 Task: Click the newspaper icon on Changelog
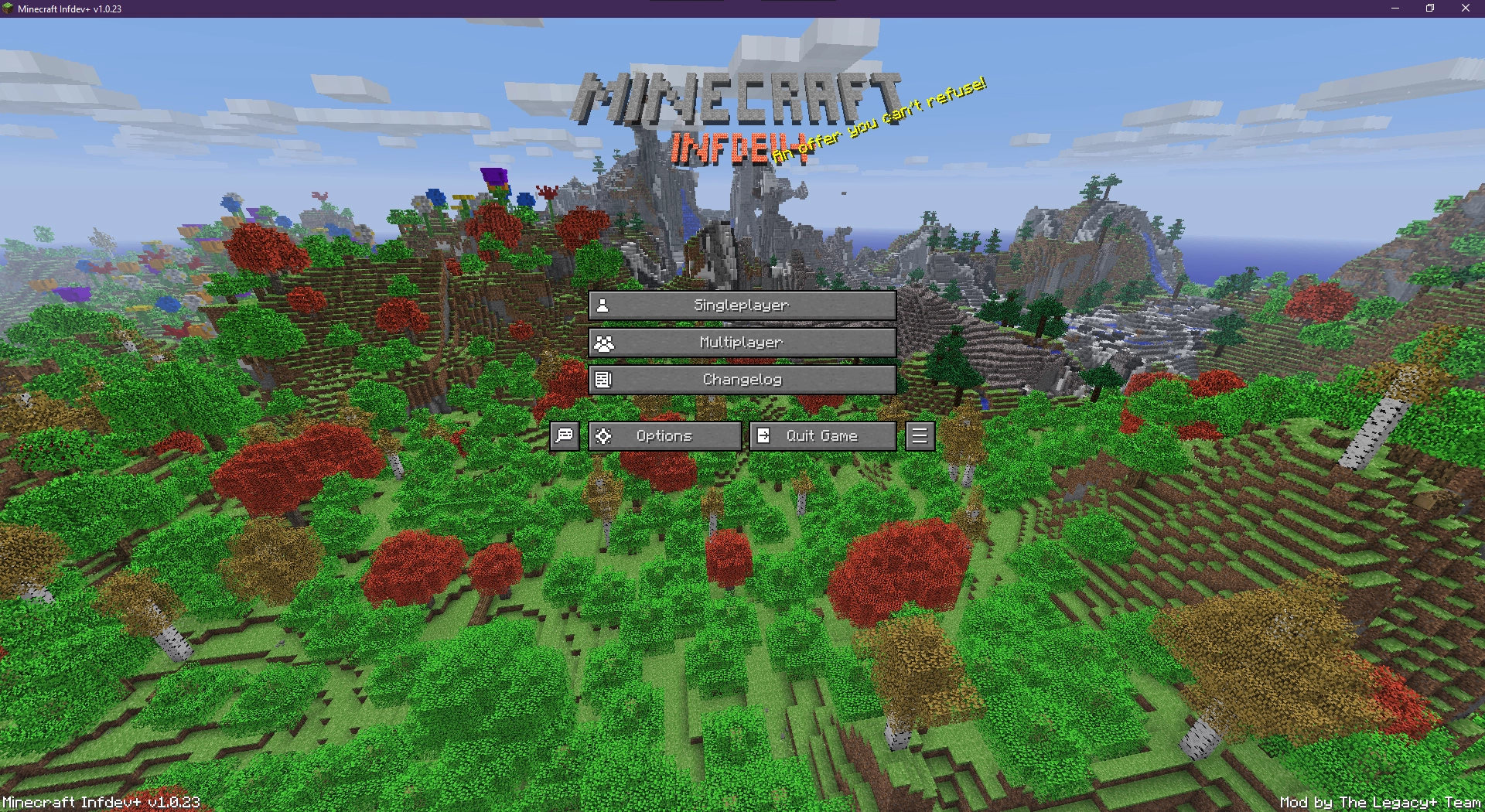point(603,379)
